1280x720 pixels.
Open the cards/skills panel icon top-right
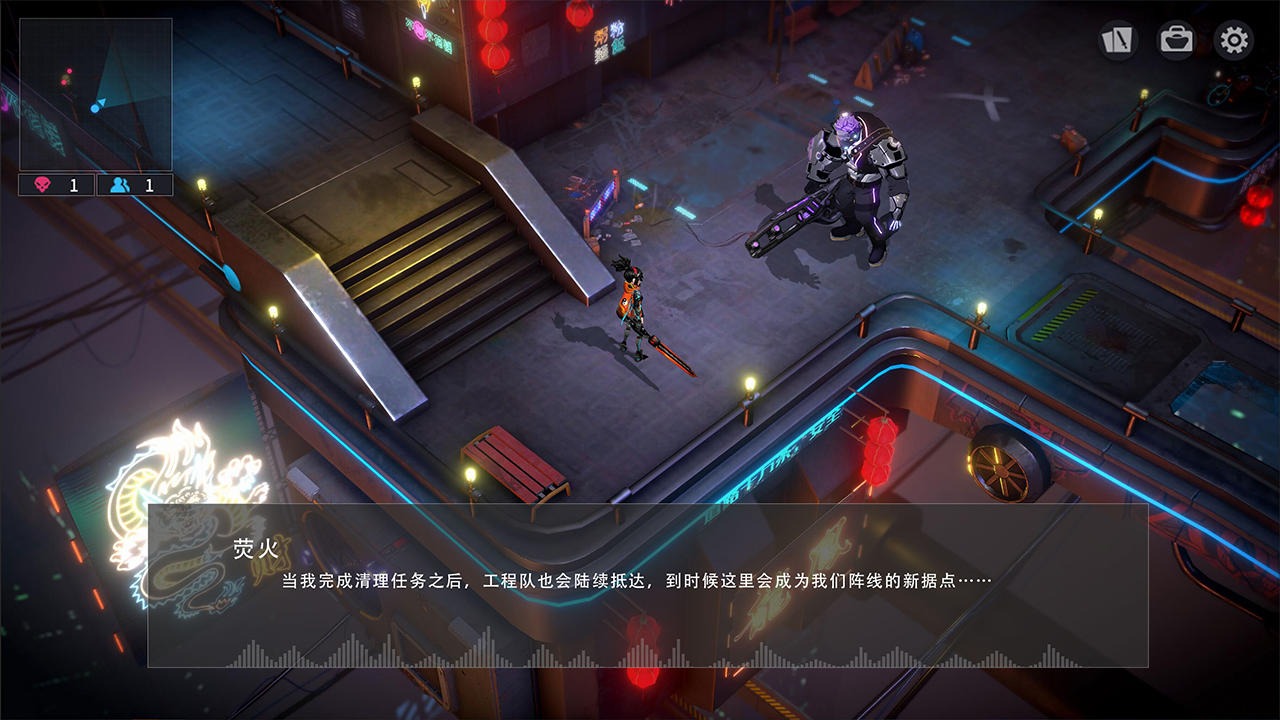(1117, 40)
